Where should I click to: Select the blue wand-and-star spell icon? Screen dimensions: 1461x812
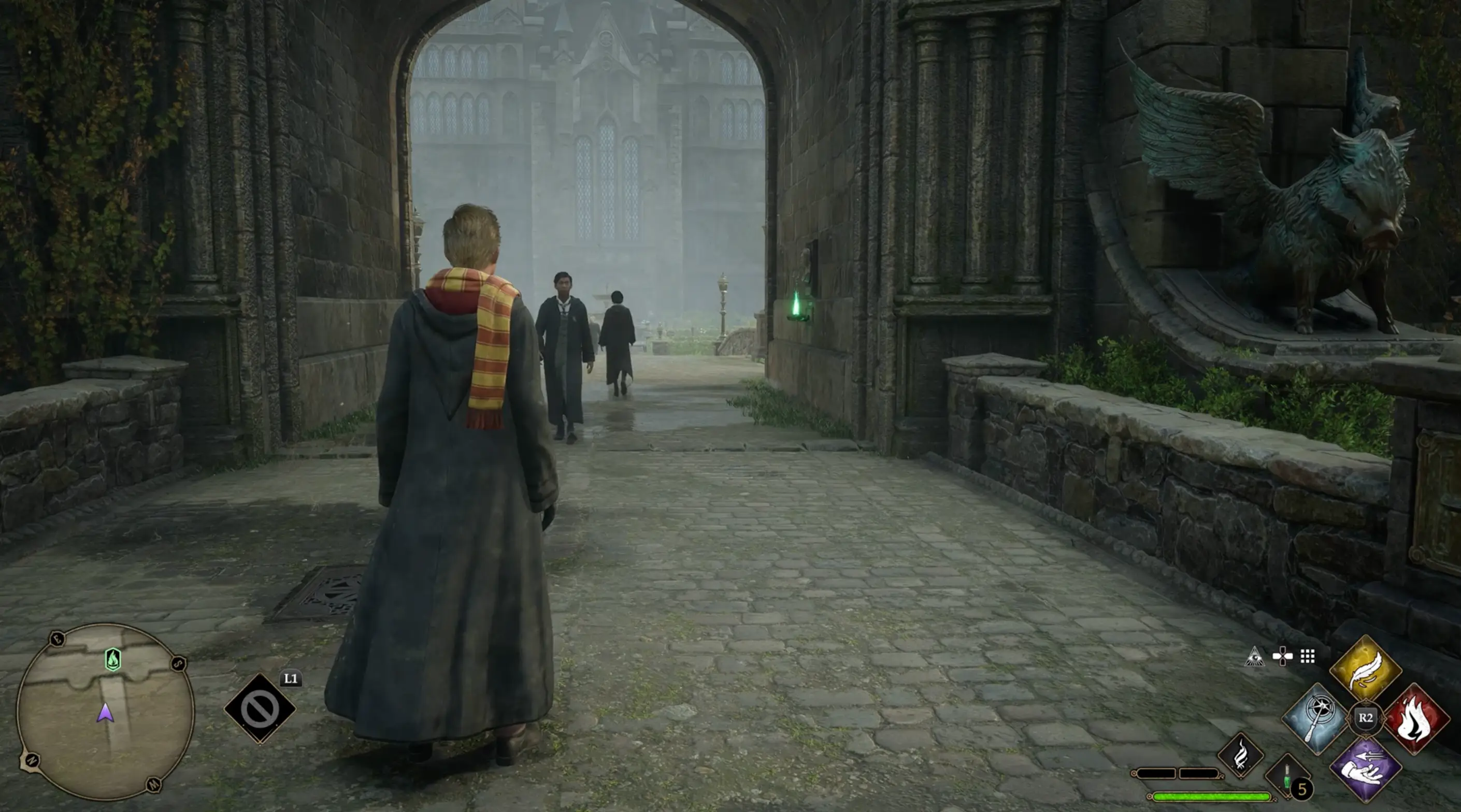click(x=1315, y=717)
